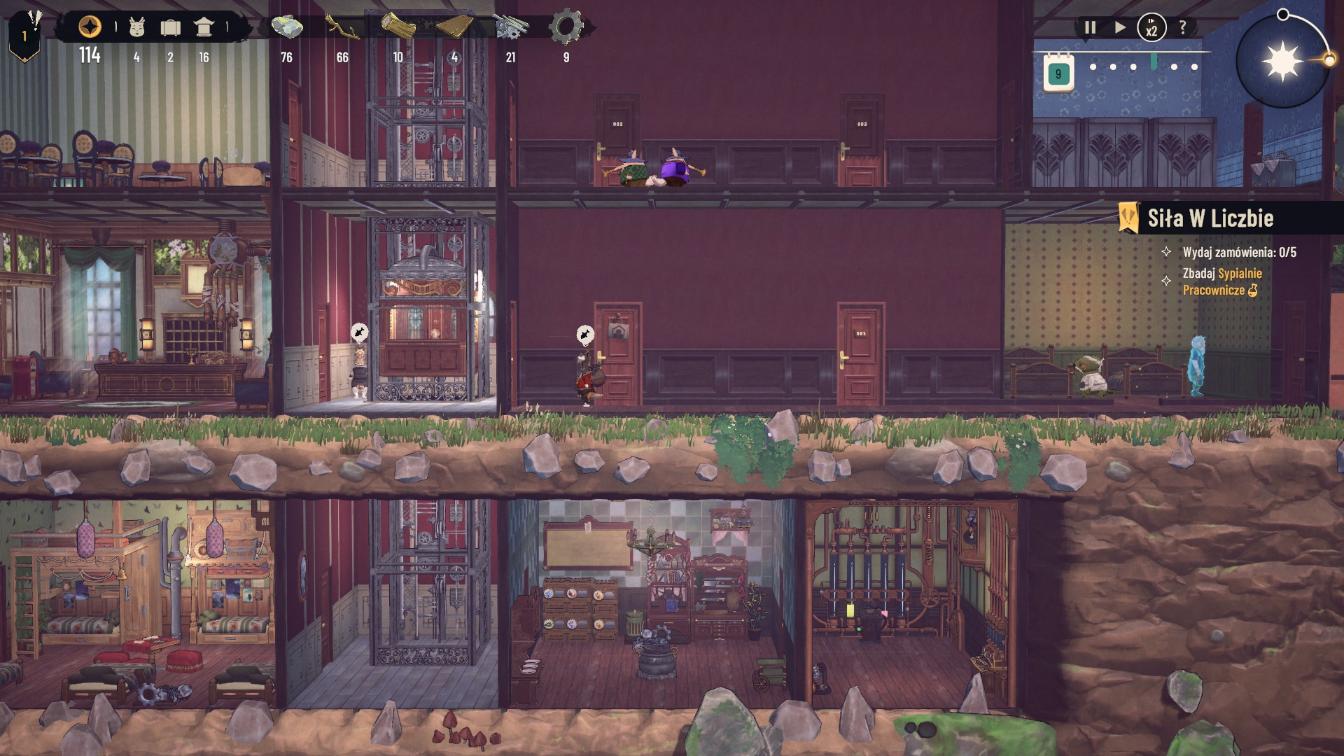Screen dimensions: 1344x756
Task: Click the metal scrap resource icon
Action: coord(511,27)
